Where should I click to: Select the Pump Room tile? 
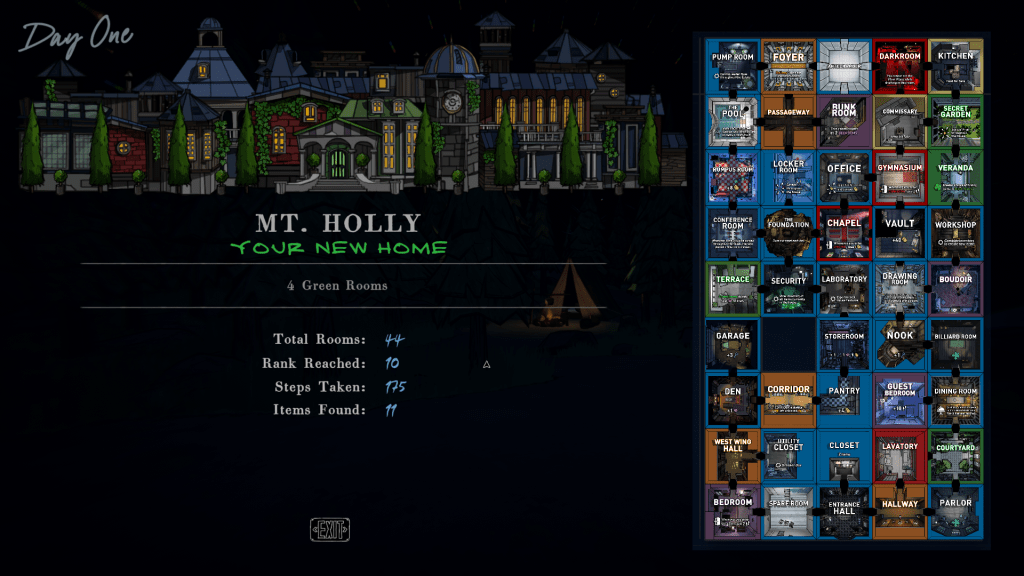pyautogui.click(x=733, y=66)
